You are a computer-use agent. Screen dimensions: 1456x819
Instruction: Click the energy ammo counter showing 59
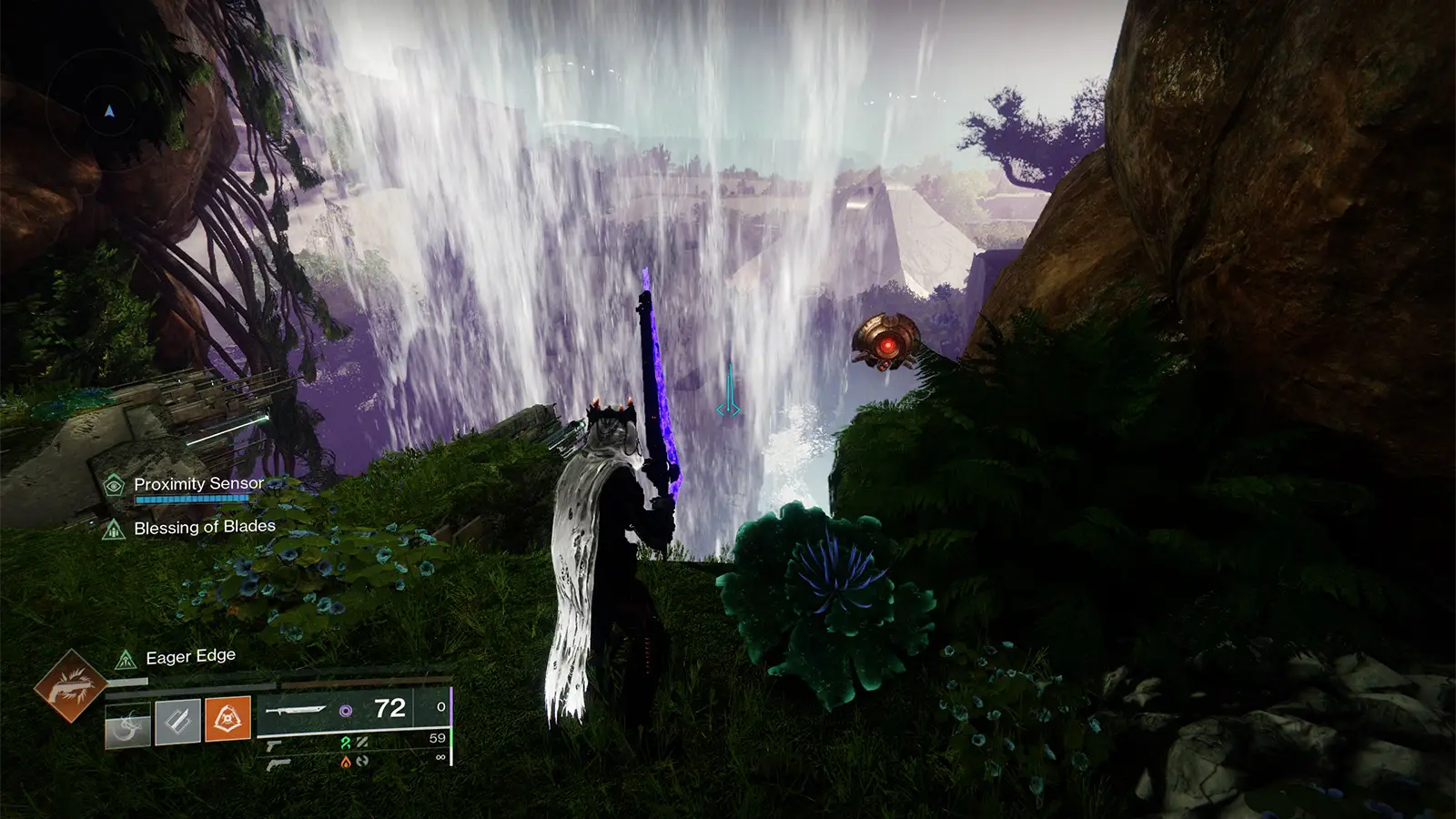coord(437,739)
